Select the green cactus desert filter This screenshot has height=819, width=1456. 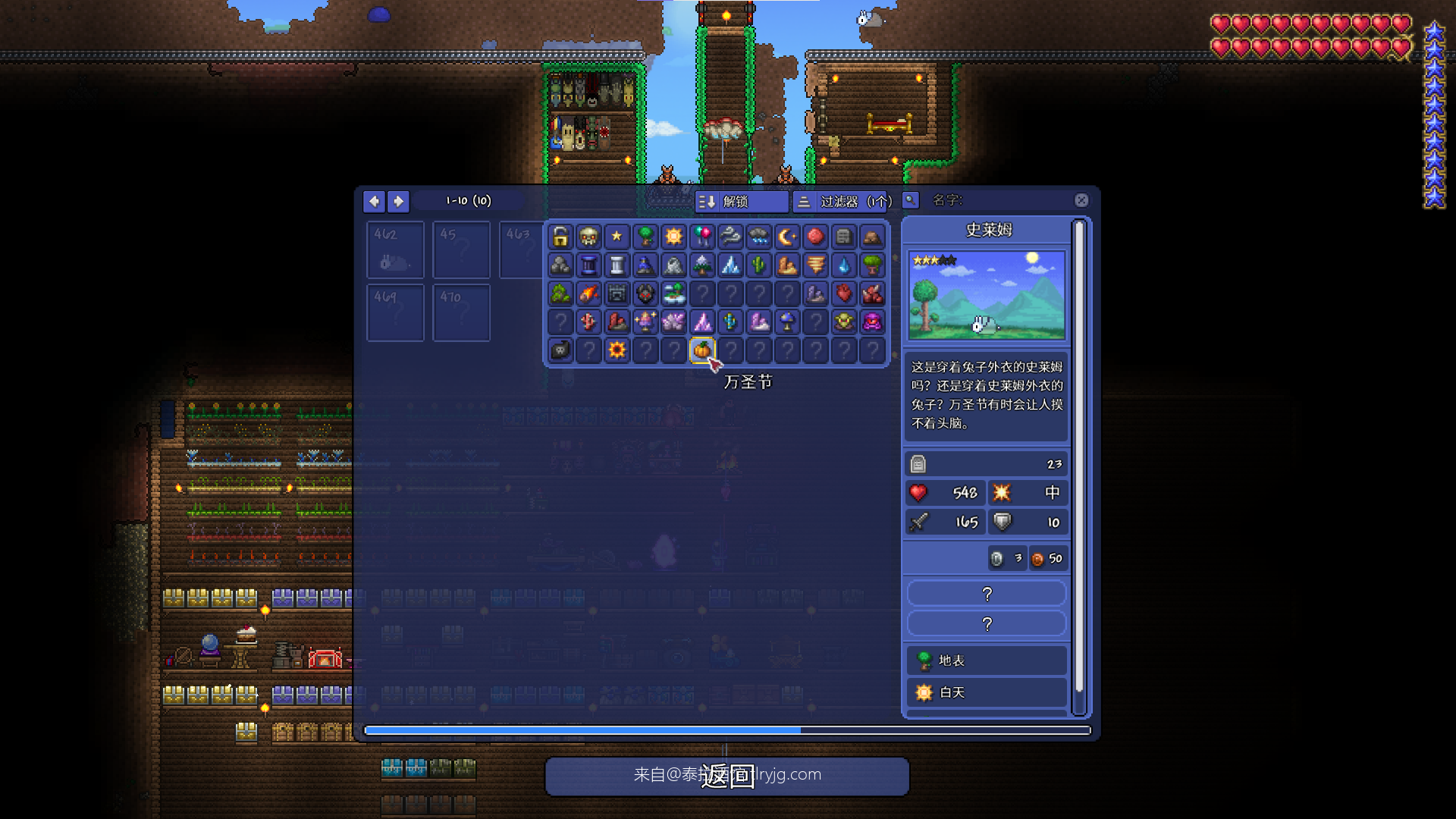click(758, 265)
